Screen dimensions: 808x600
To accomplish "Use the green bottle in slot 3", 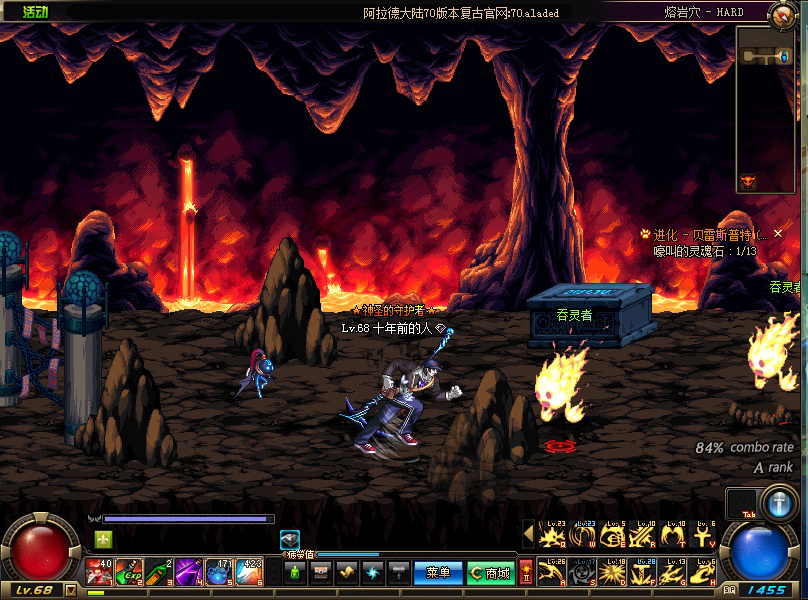I will click(160, 572).
